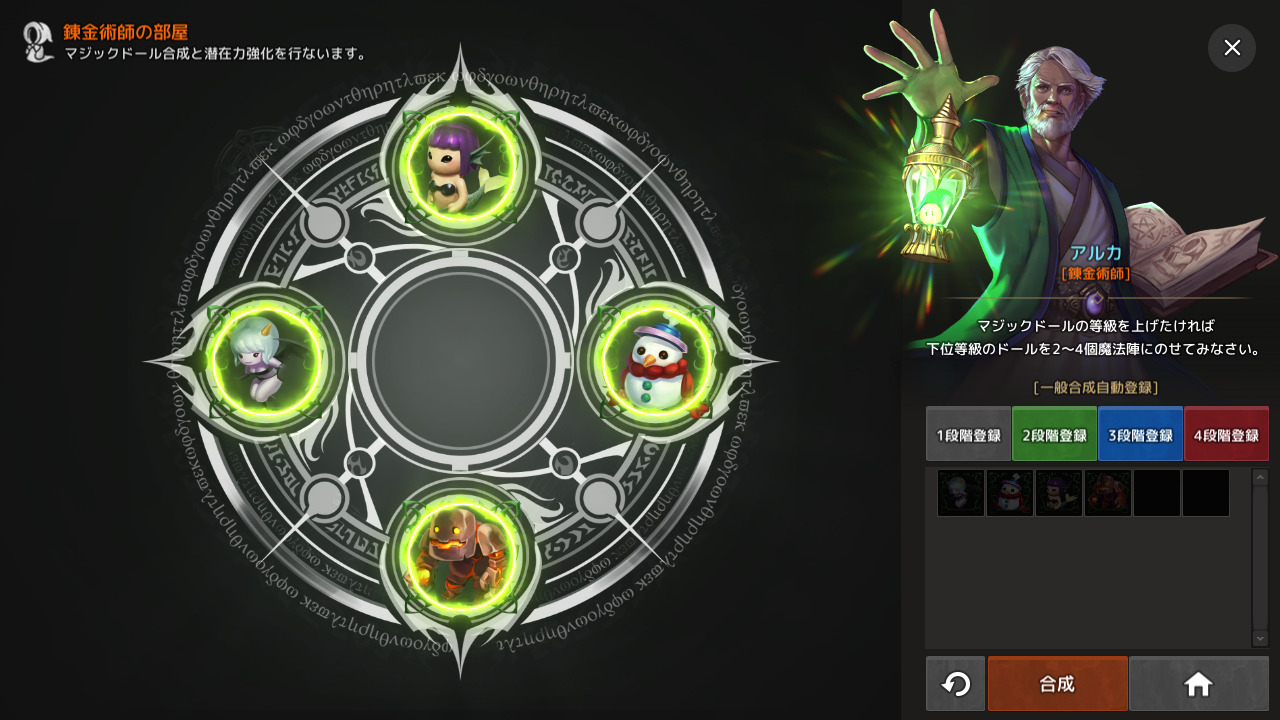Pick the golem thumbnail in the doll list
Screen dimensions: 1280x720
pos(1108,493)
